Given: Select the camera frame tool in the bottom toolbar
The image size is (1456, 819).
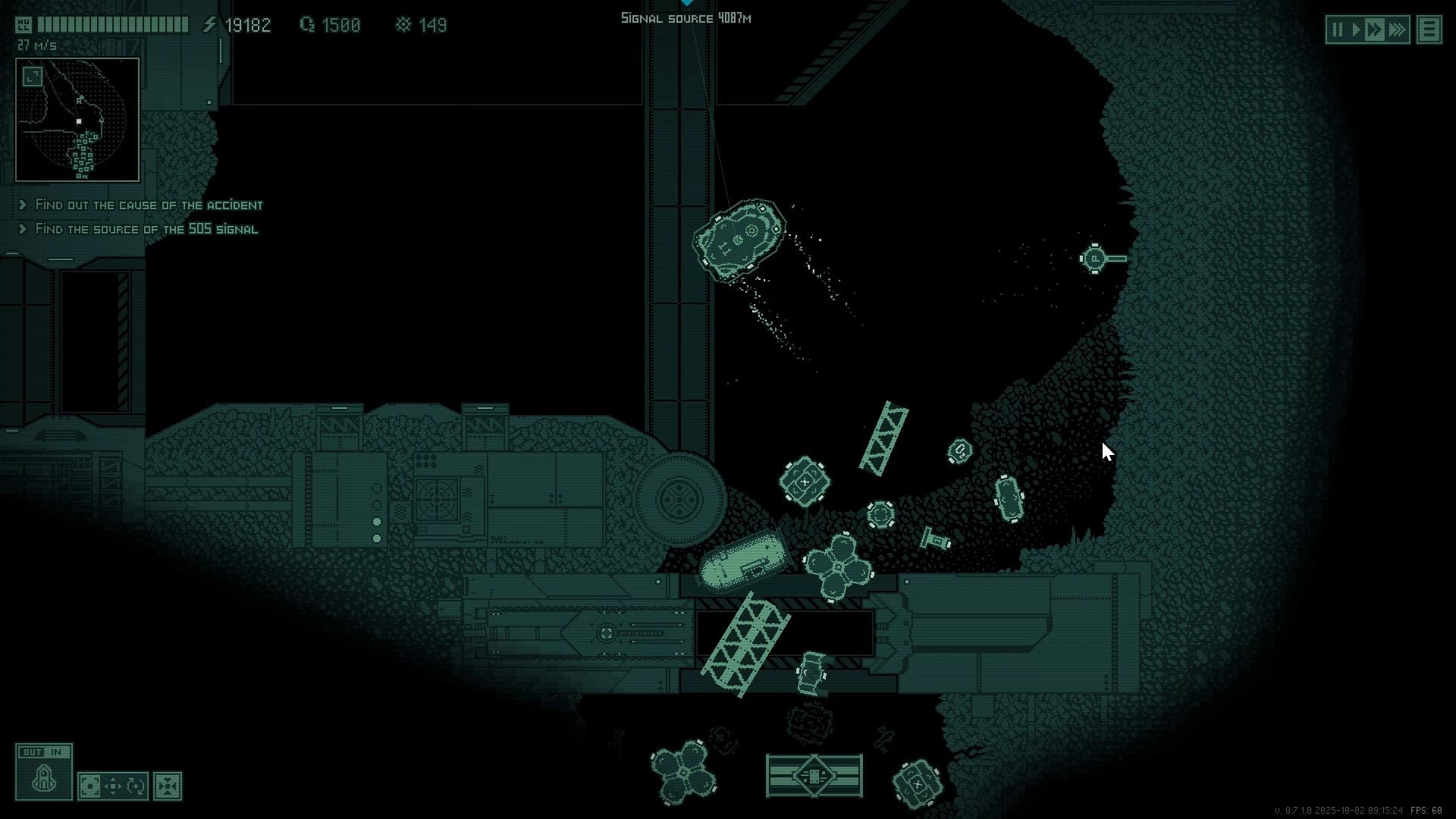Looking at the screenshot, I should point(91,786).
